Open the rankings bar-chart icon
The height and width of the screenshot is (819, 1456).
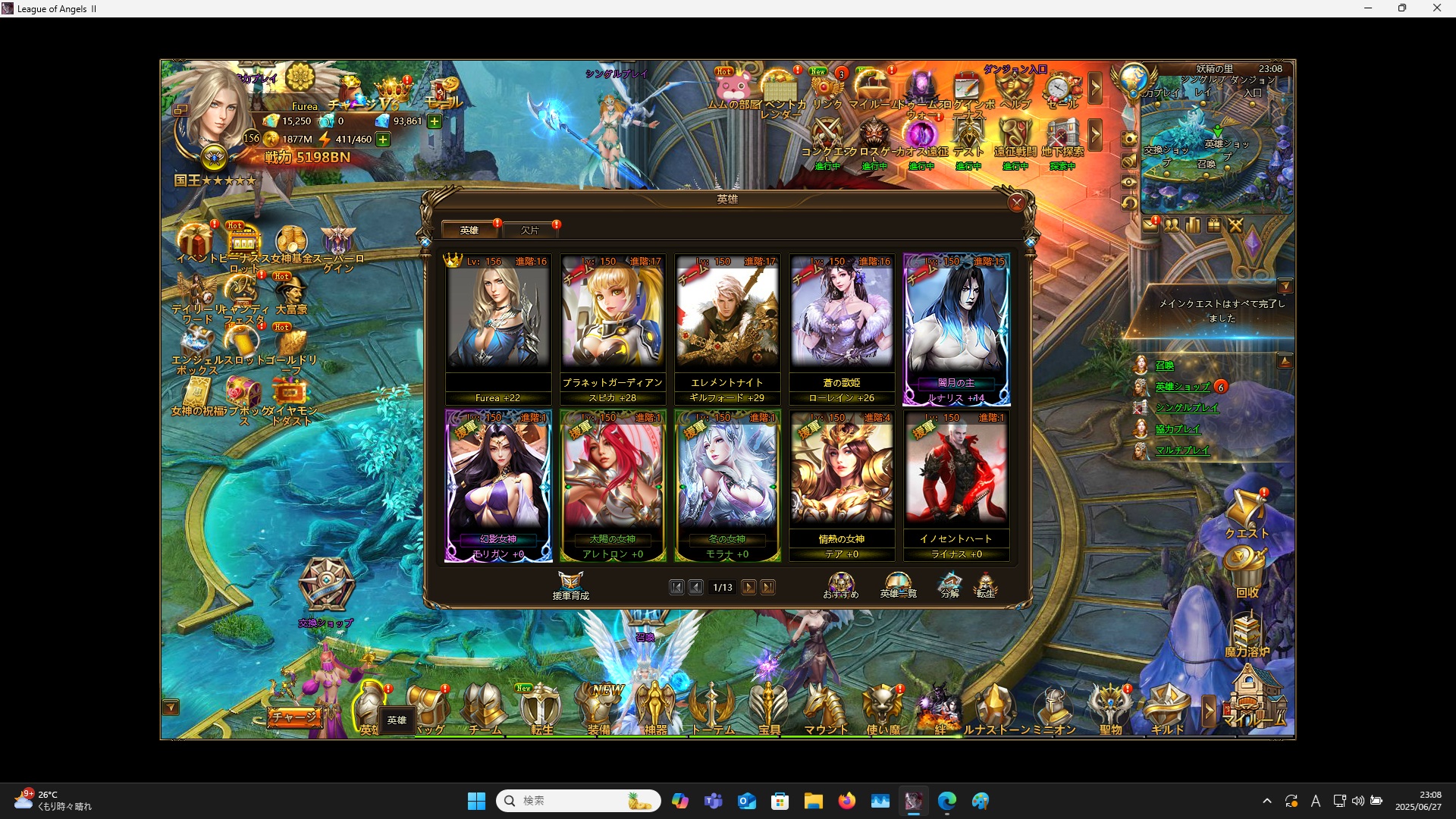point(1191,225)
